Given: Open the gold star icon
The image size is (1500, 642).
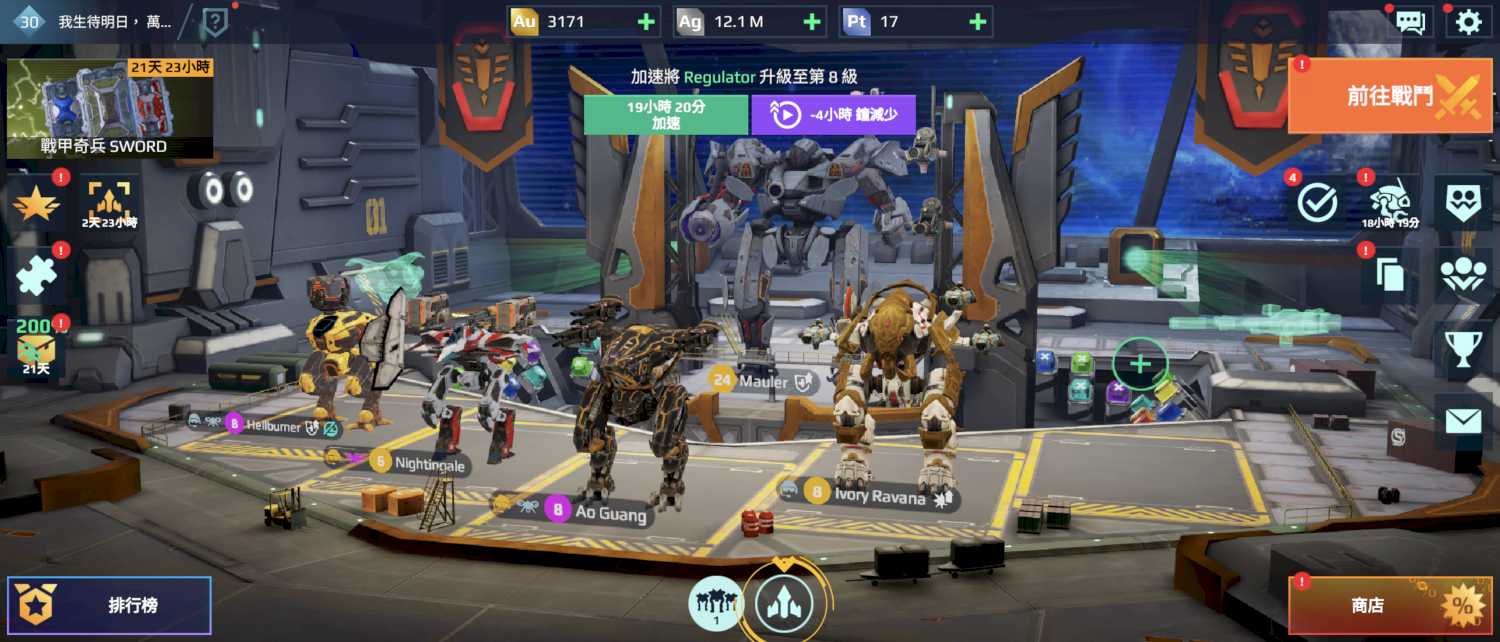Looking at the screenshot, I should 37,203.
